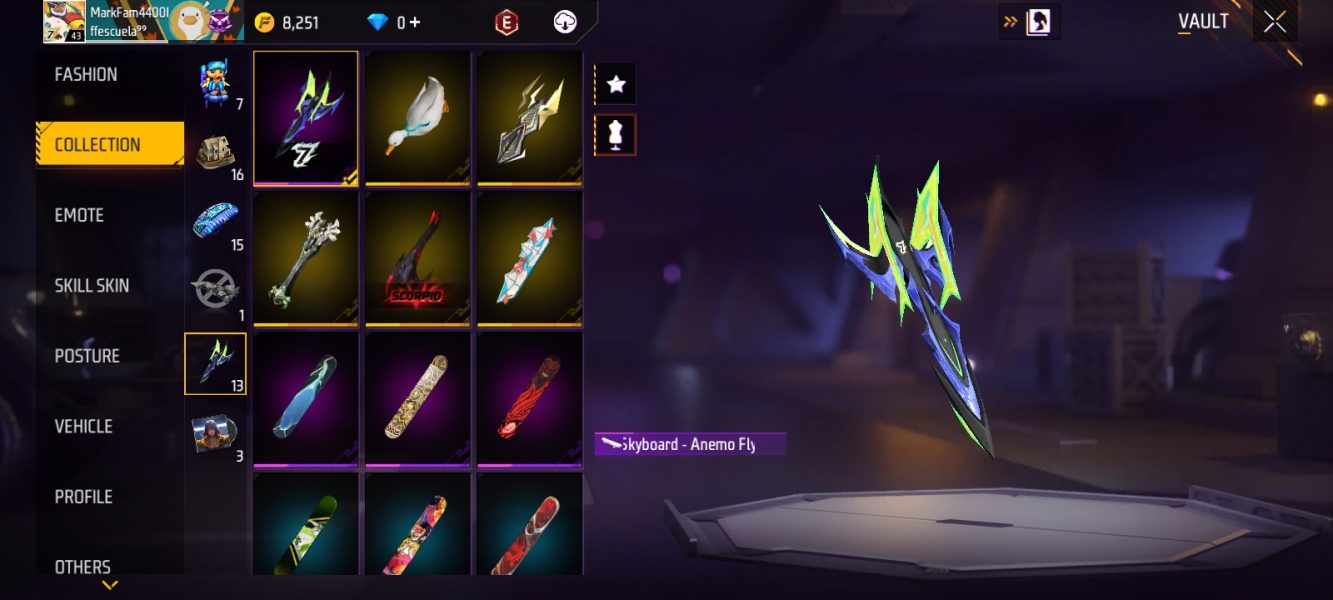The height and width of the screenshot is (600, 1333).
Task: Select the white duck skyboard
Action: tap(417, 118)
